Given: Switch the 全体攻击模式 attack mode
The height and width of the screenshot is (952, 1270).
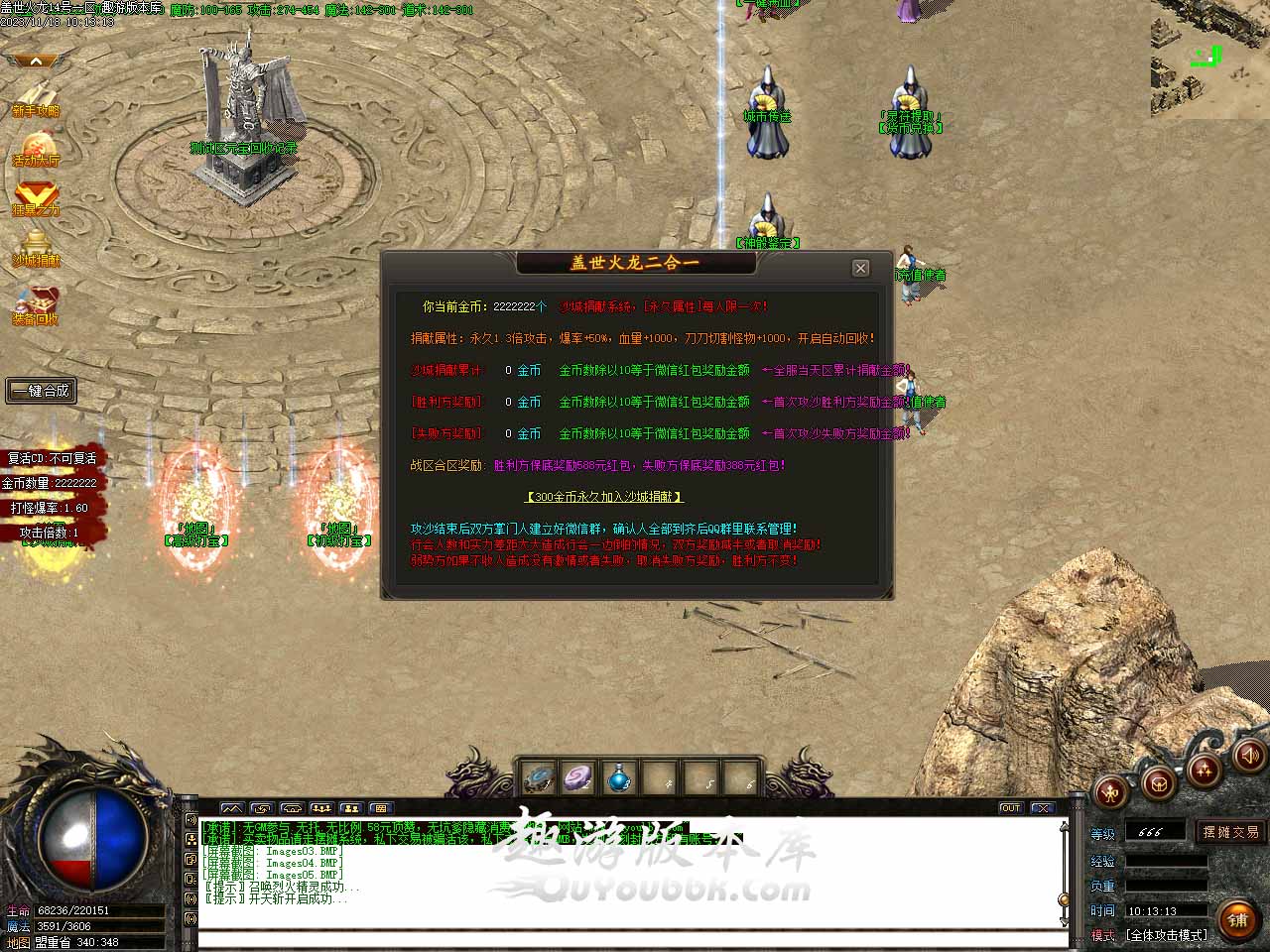Looking at the screenshot, I should pos(1166,935).
